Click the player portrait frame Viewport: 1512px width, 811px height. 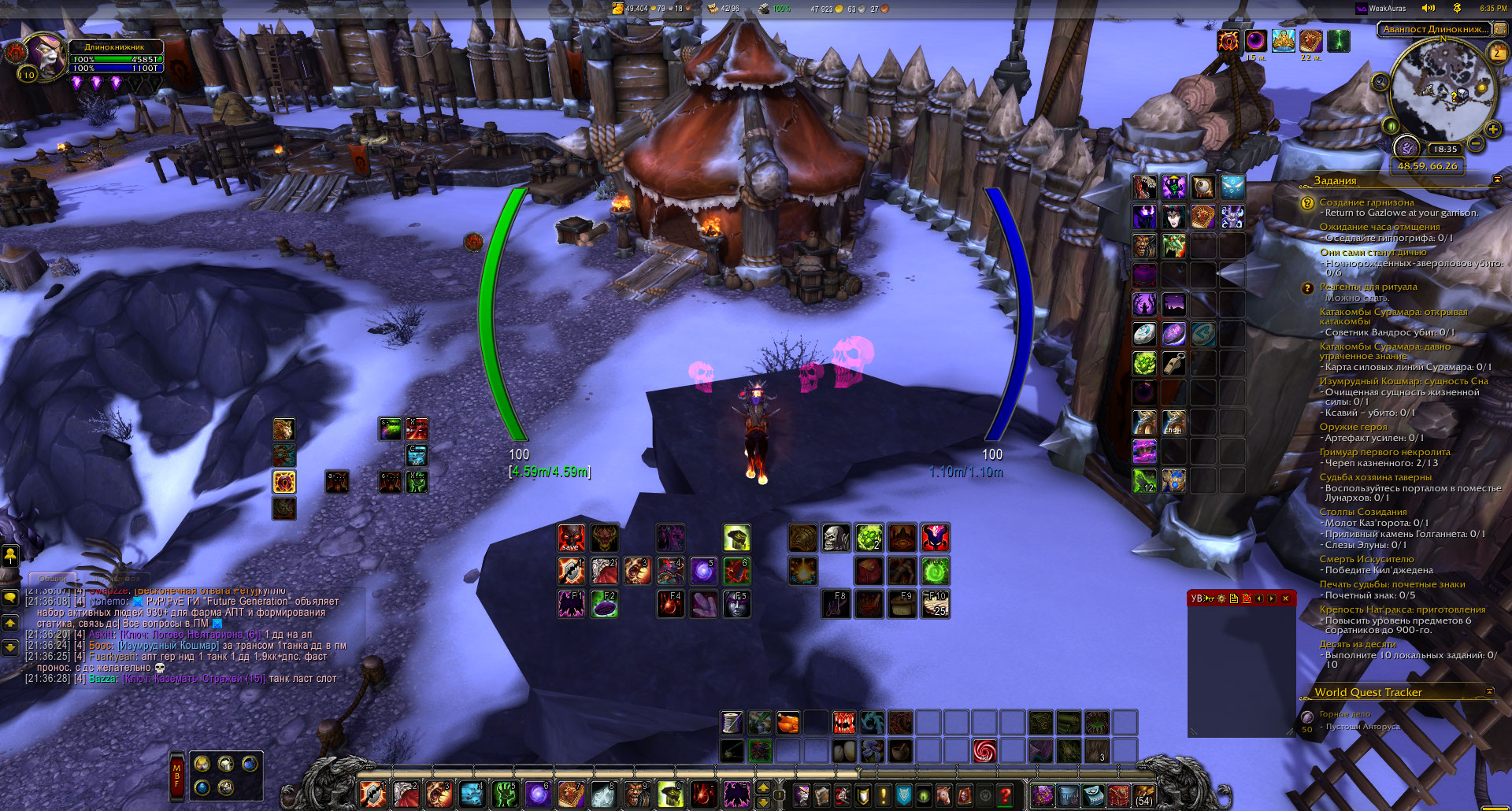point(44,55)
